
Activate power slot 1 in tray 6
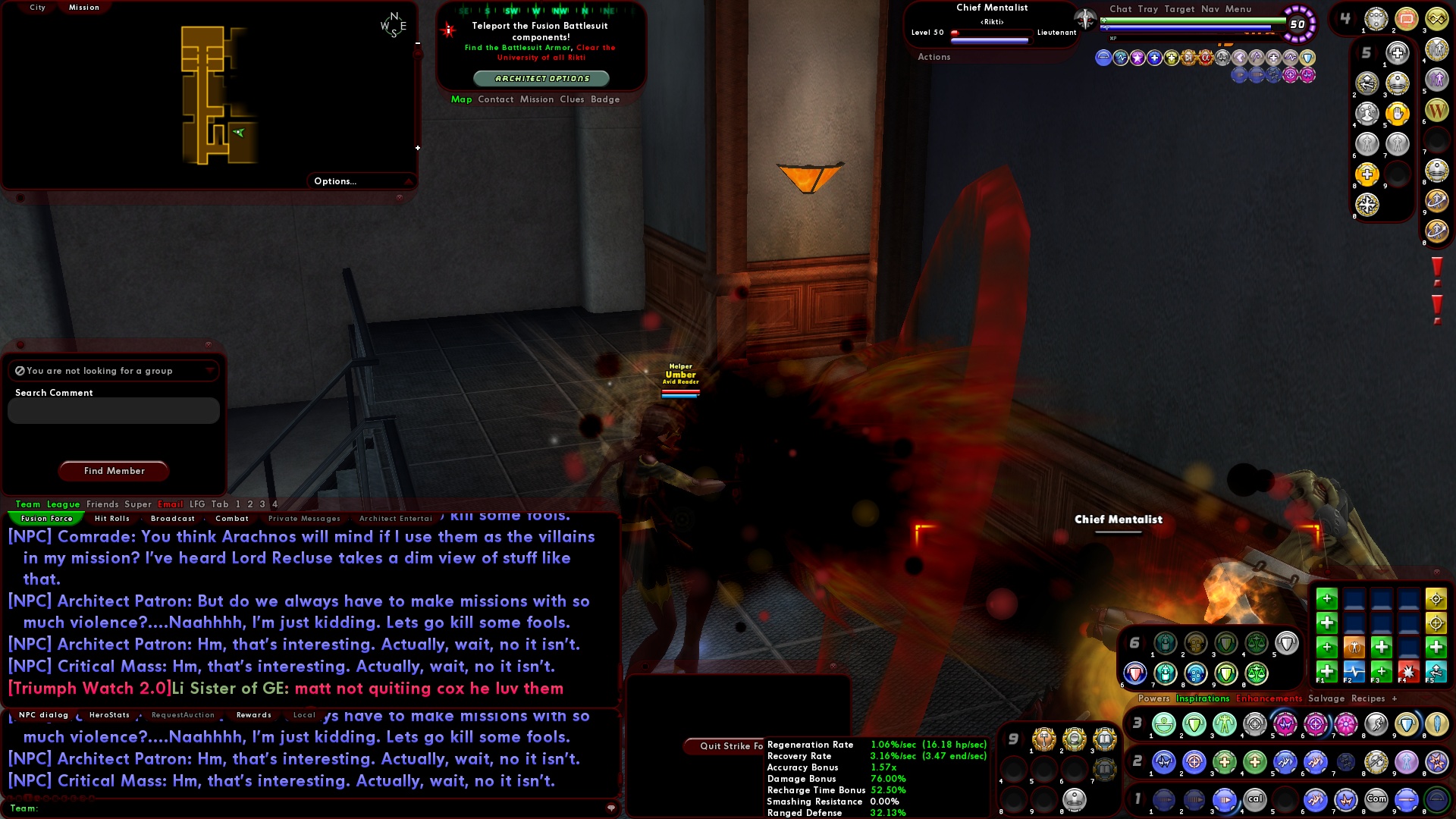1165,642
